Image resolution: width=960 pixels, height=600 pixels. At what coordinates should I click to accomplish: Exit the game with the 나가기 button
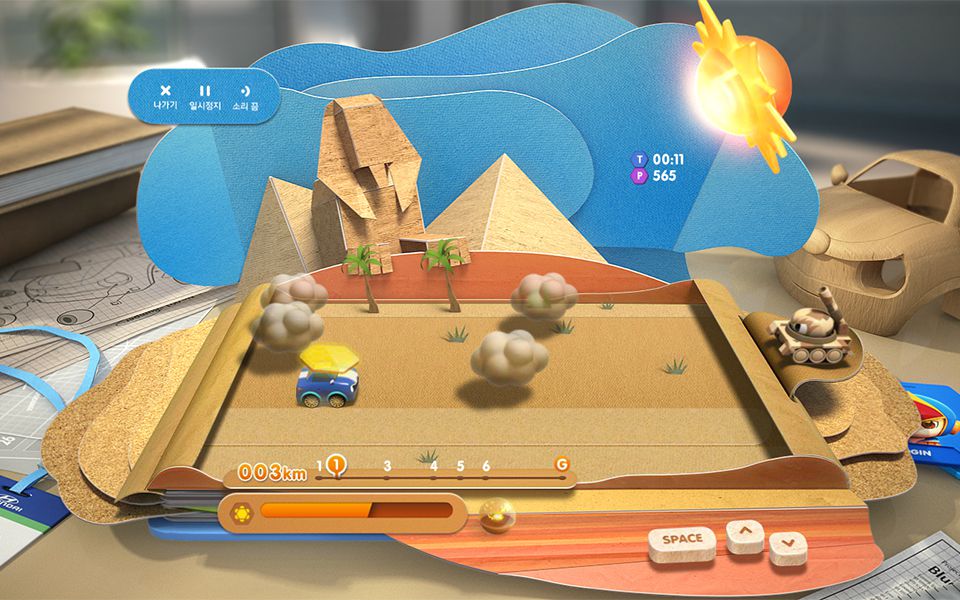tap(166, 96)
